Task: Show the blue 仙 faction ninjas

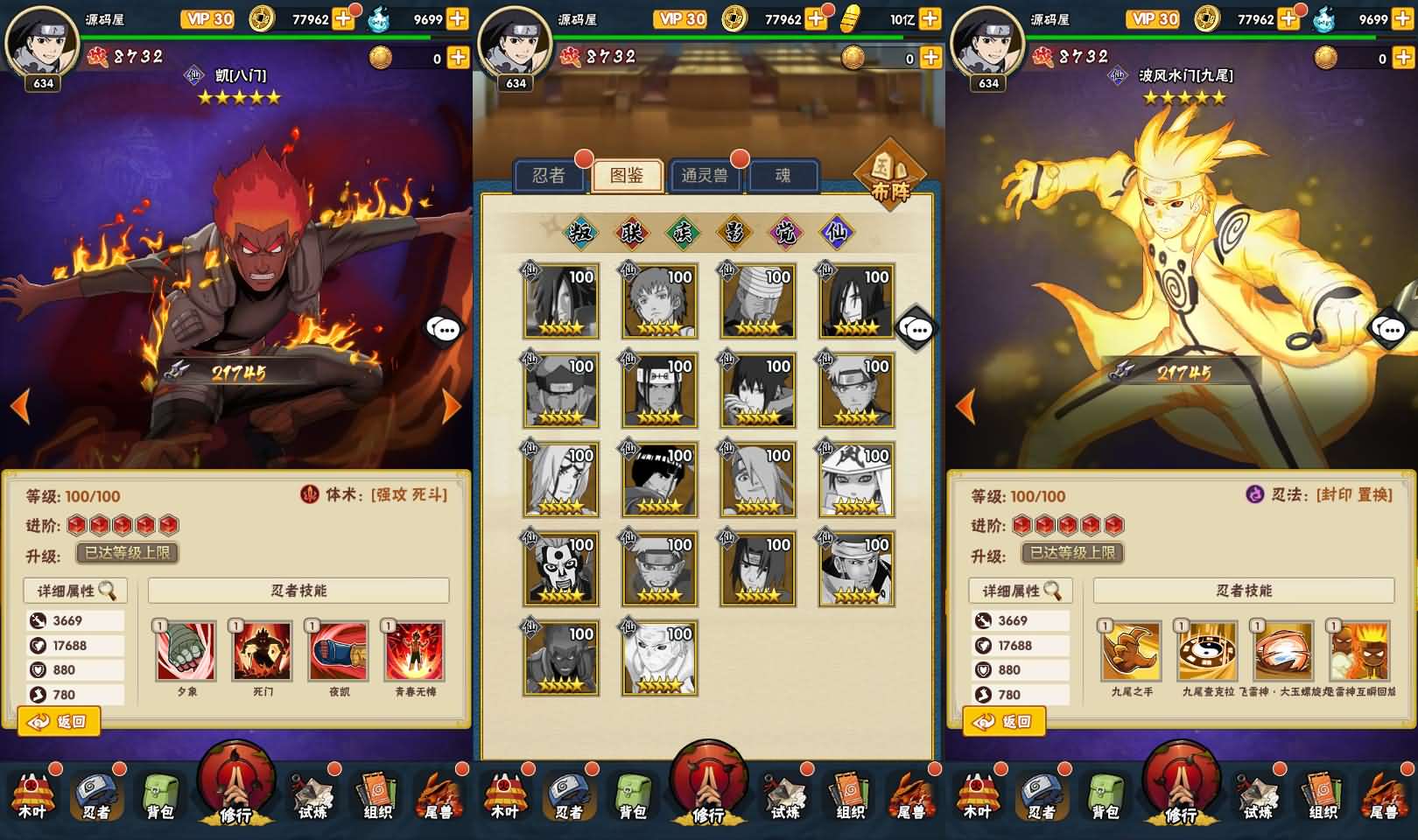Action: pyautogui.click(x=835, y=232)
